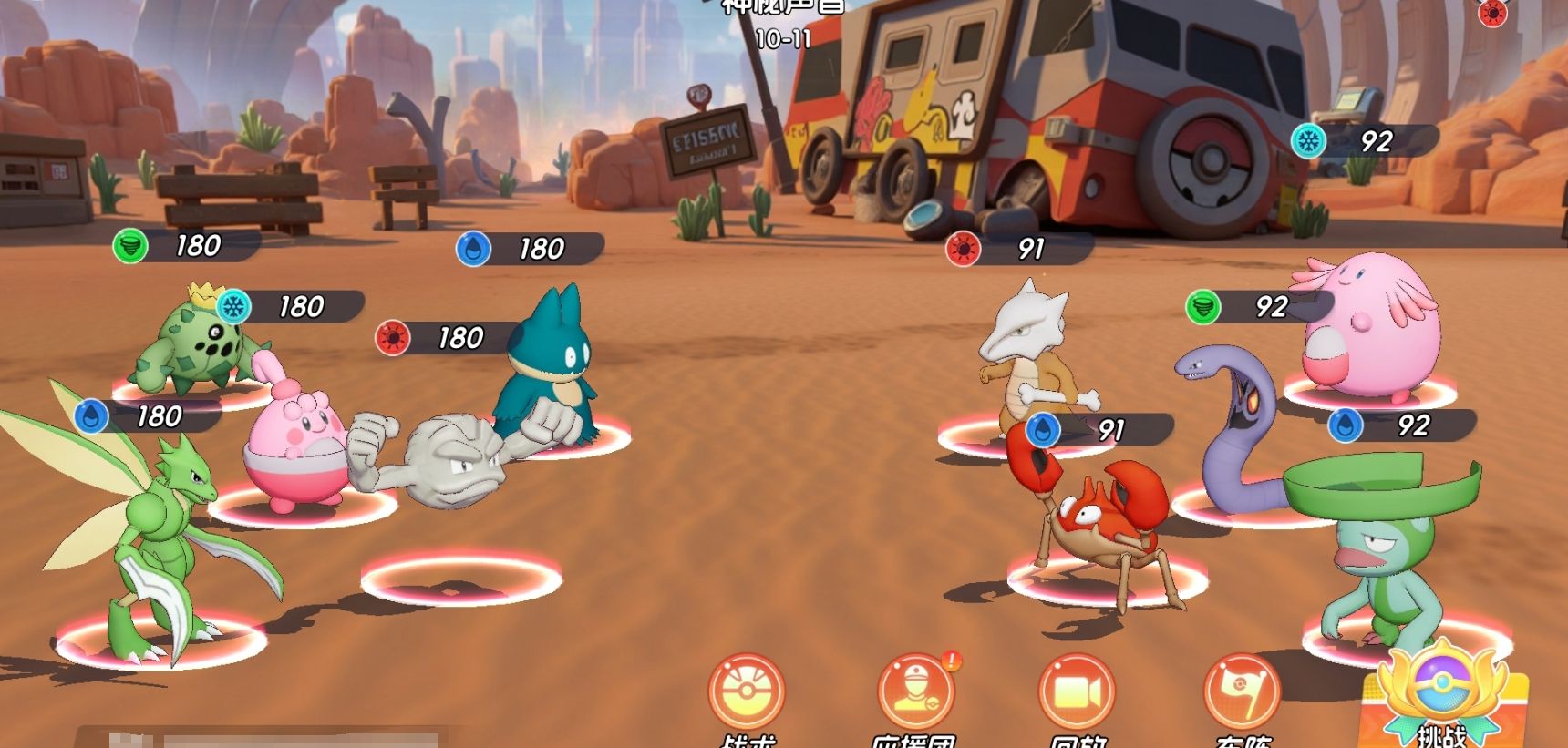This screenshot has height=748, width=1568.
Task: Open the 战术 tactics menu
Action: point(747,692)
